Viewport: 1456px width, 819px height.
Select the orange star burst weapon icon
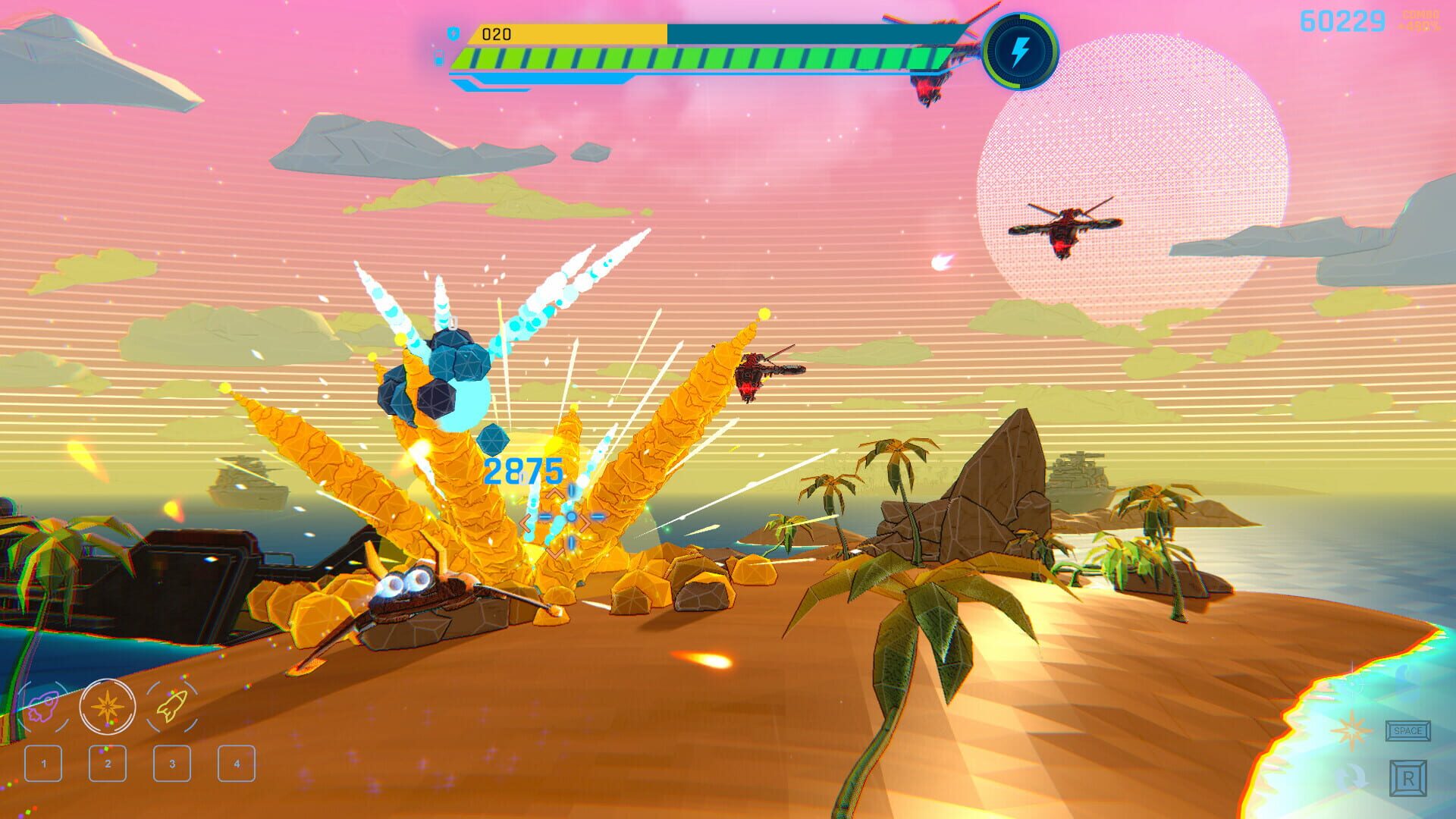(x=108, y=707)
